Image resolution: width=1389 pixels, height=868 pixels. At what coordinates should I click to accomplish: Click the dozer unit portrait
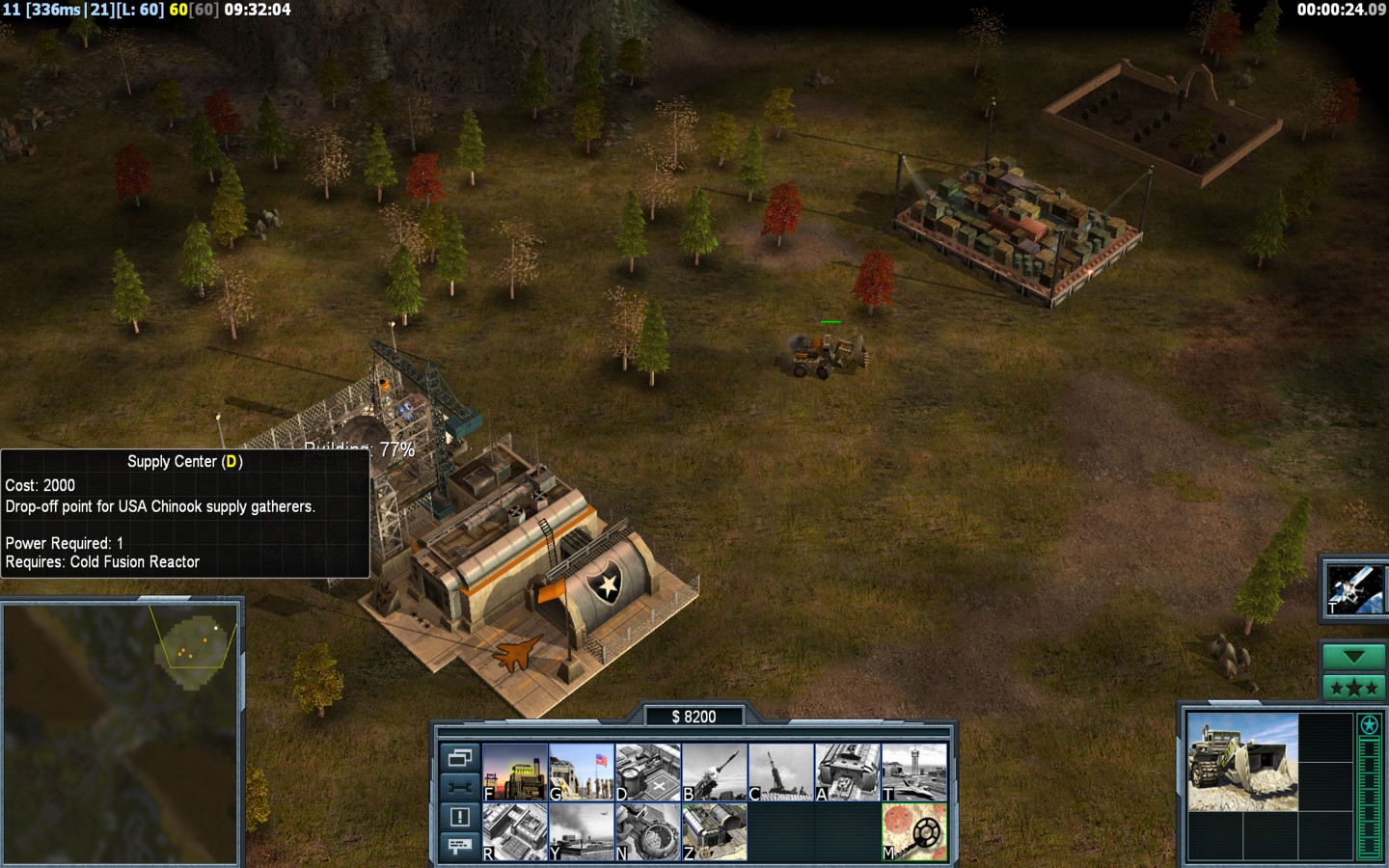tap(1242, 762)
